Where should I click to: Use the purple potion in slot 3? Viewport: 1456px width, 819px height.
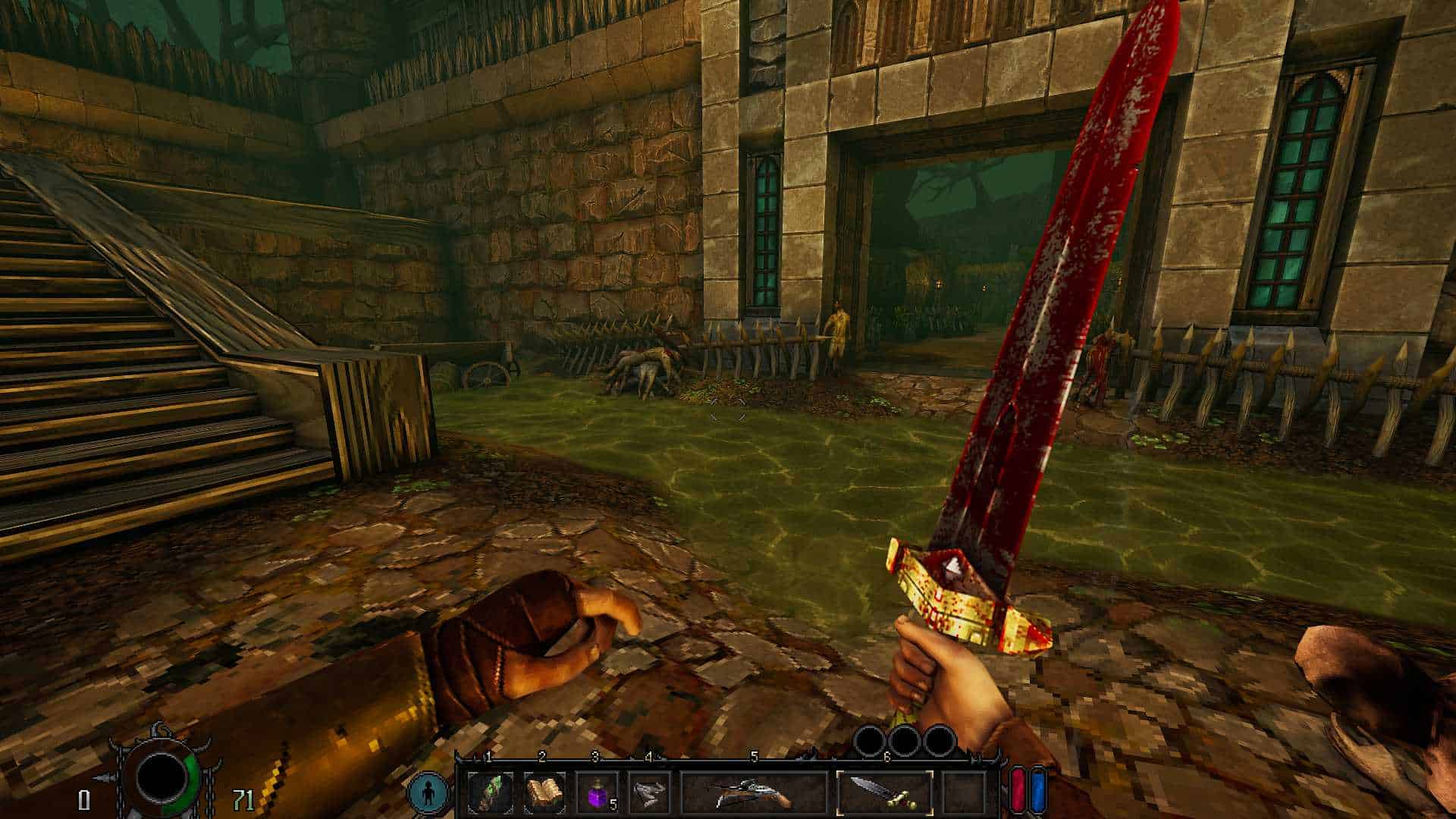coord(596,793)
